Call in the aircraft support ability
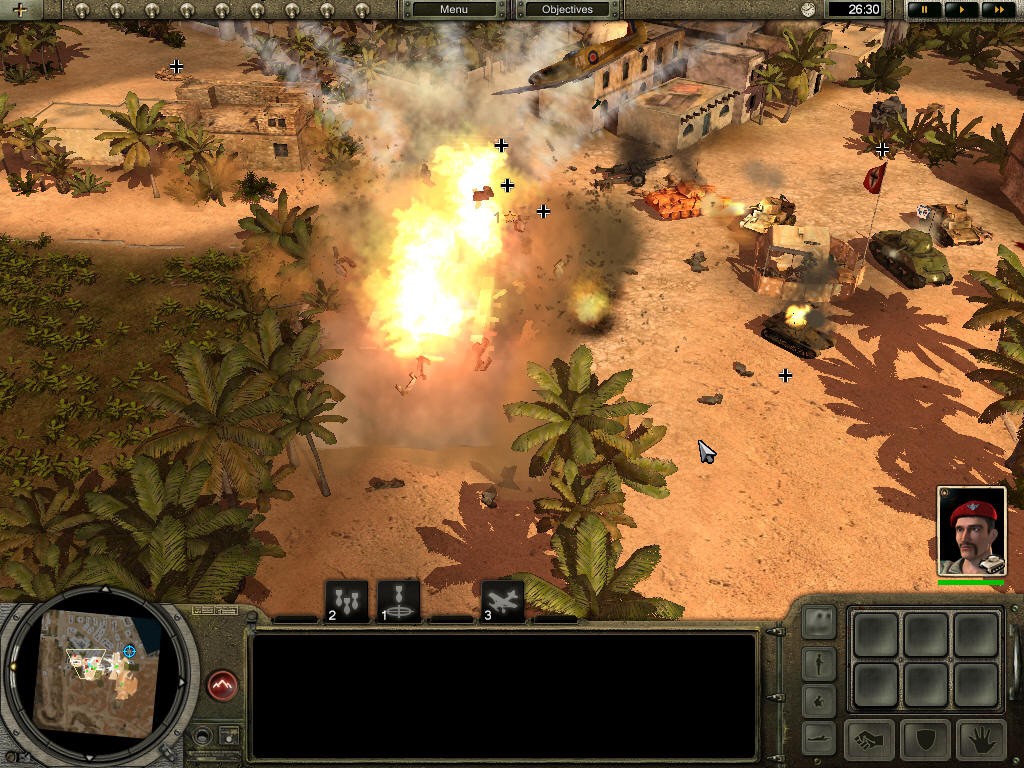Screen dimensions: 1024x768 503,601
